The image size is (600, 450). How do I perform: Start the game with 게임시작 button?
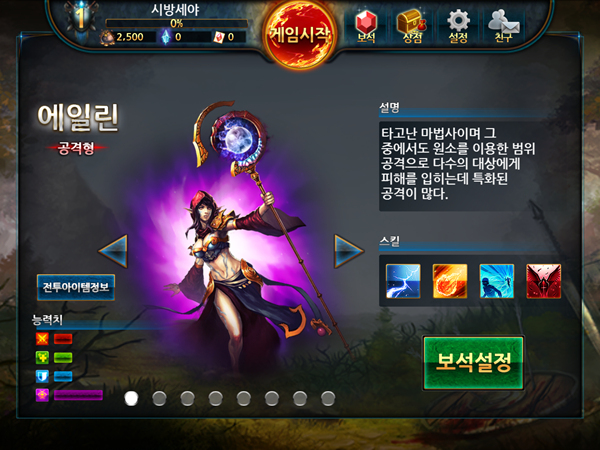(300, 34)
